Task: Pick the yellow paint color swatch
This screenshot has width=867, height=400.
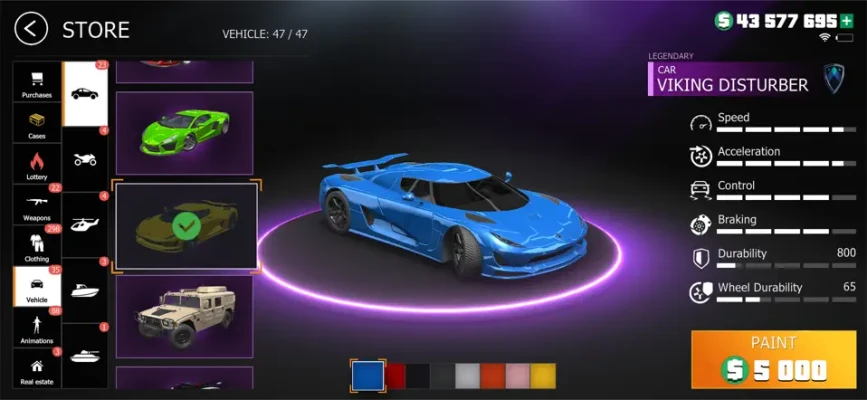Action: tap(542, 375)
